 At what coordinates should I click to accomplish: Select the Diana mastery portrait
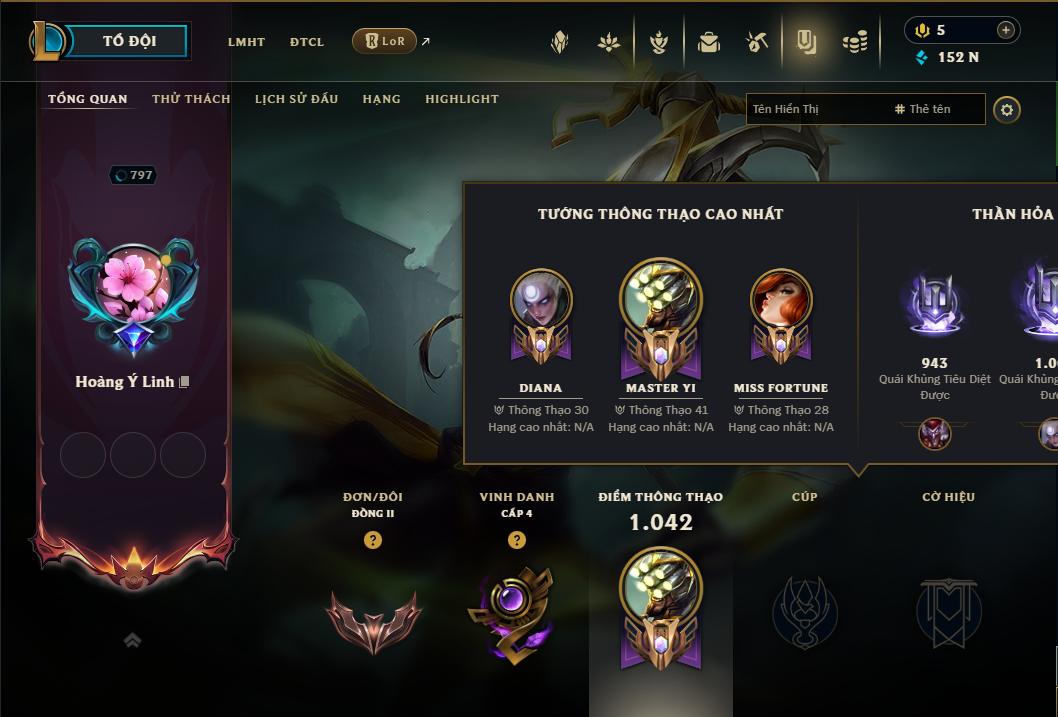[541, 300]
